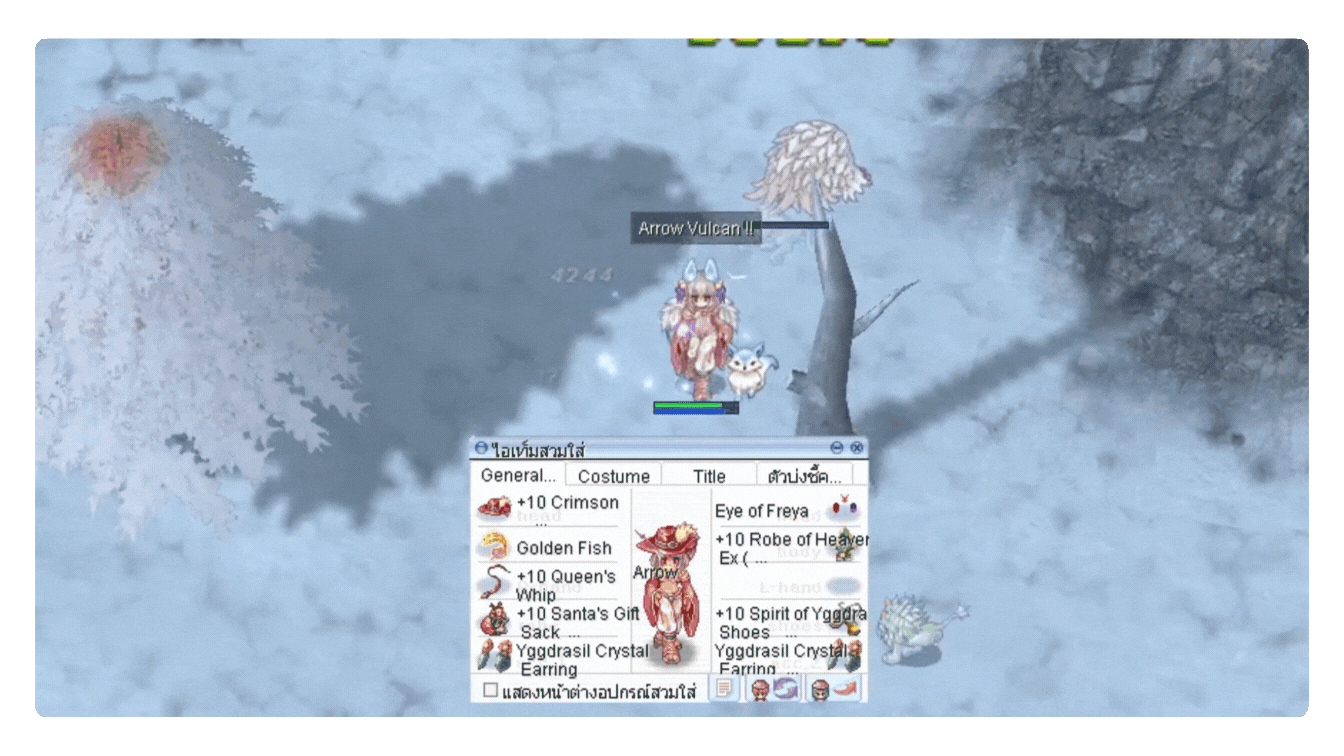Minimize the equipment window
This screenshot has width=1344, height=756.
pyautogui.click(x=837, y=448)
